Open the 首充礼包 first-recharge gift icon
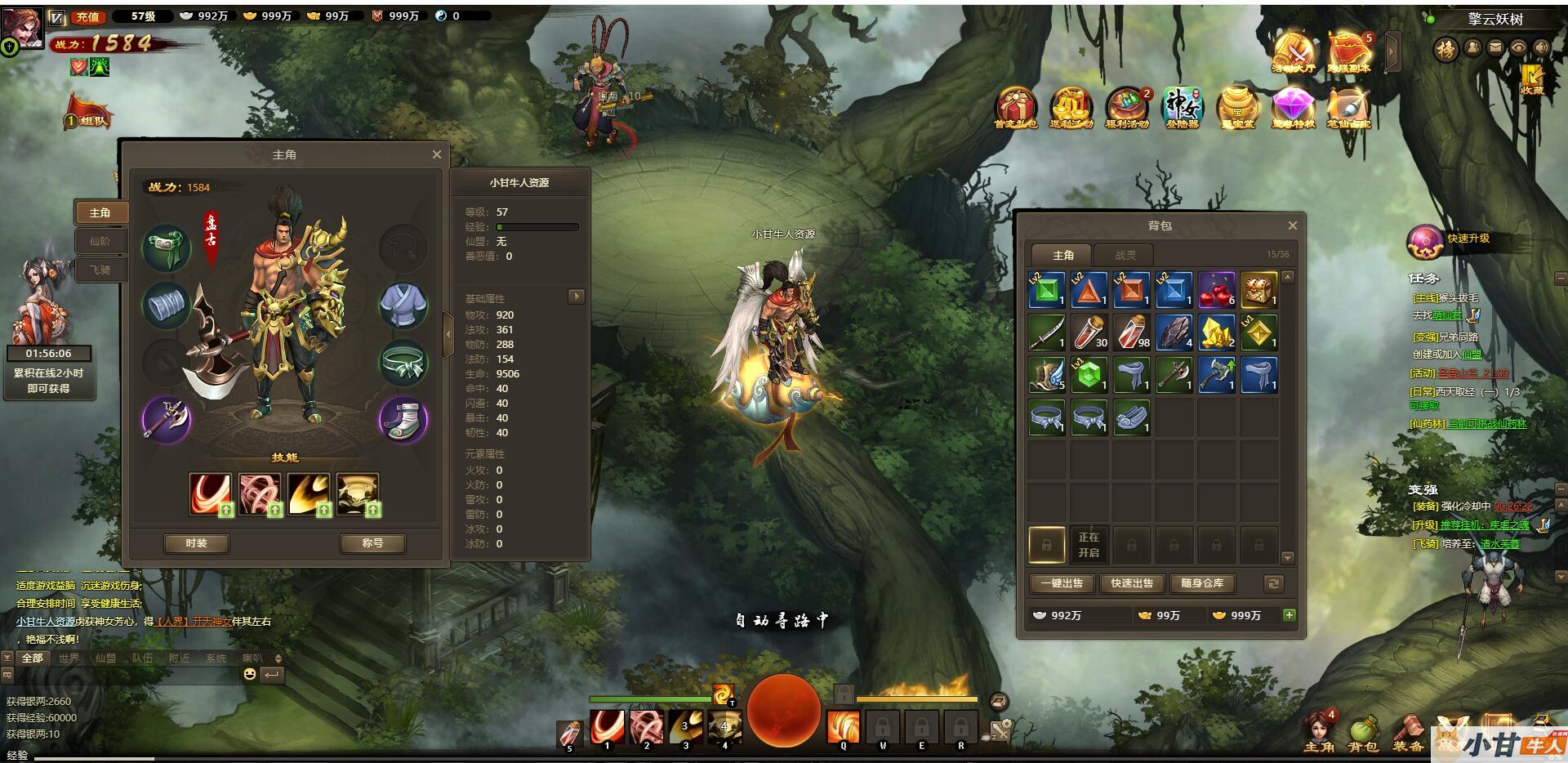Viewport: 1568px width, 763px height. pyautogui.click(x=1016, y=108)
